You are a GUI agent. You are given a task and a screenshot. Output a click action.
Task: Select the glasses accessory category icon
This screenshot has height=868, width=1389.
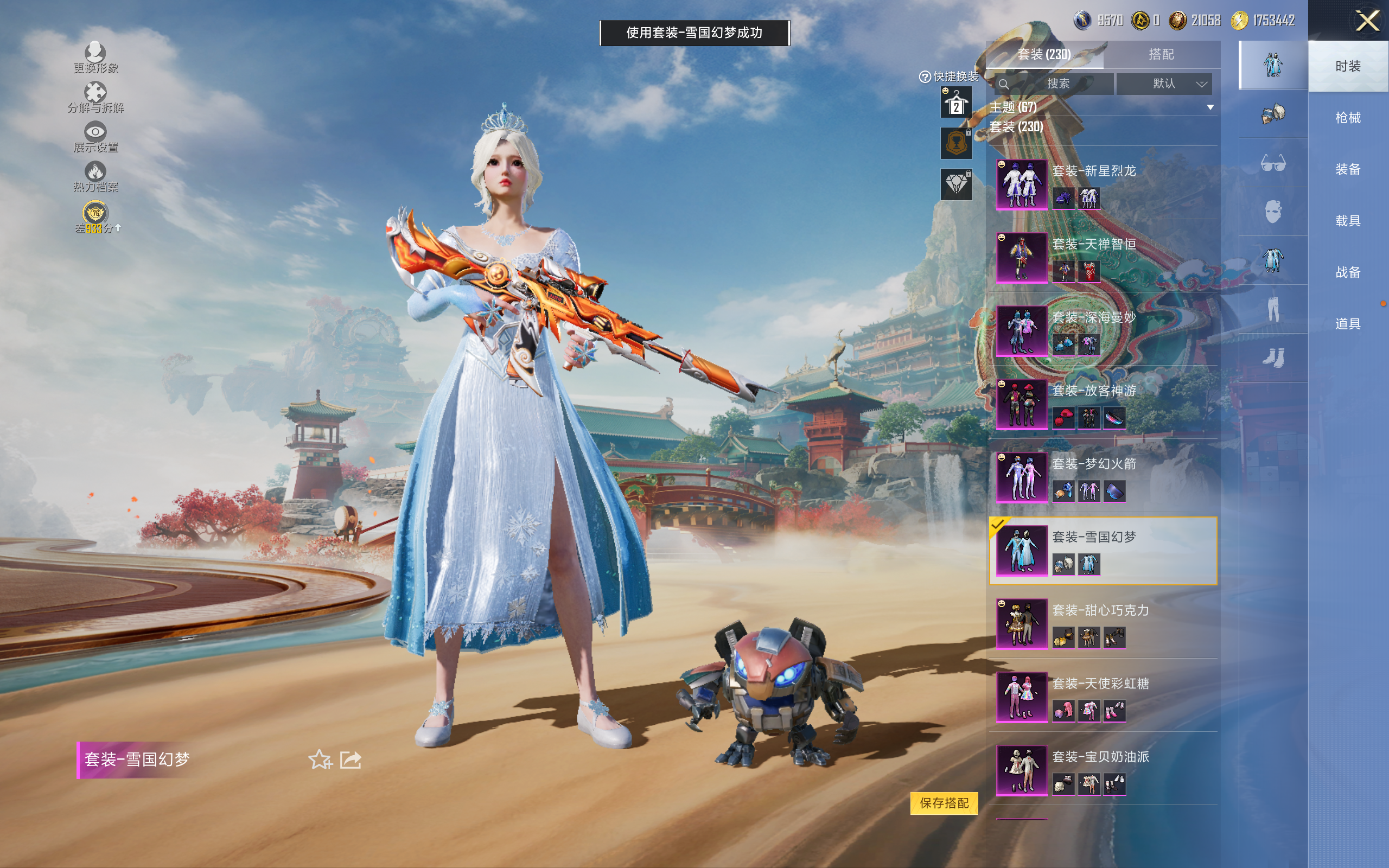(x=1272, y=164)
